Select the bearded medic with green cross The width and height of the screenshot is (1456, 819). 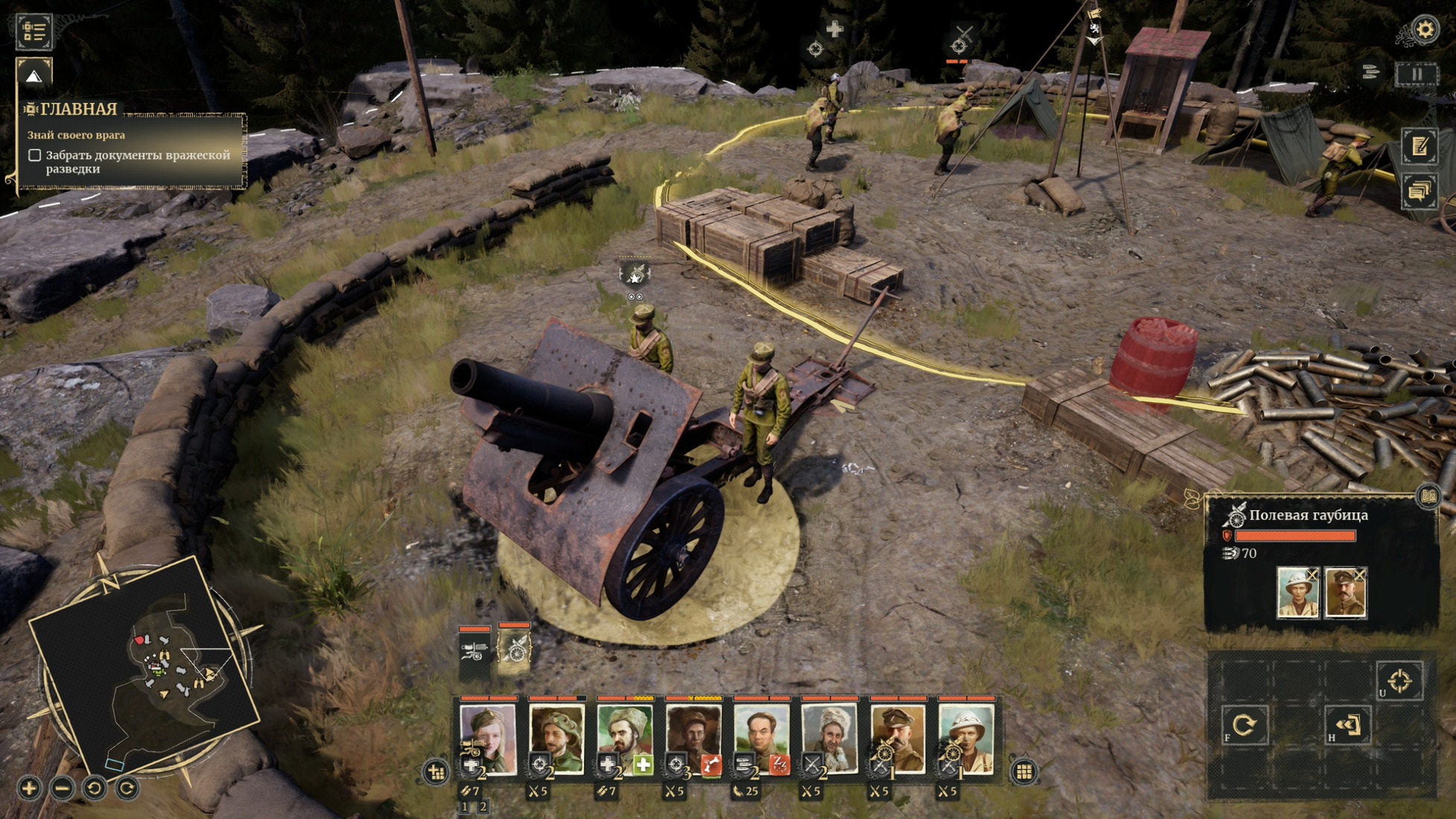tap(624, 737)
